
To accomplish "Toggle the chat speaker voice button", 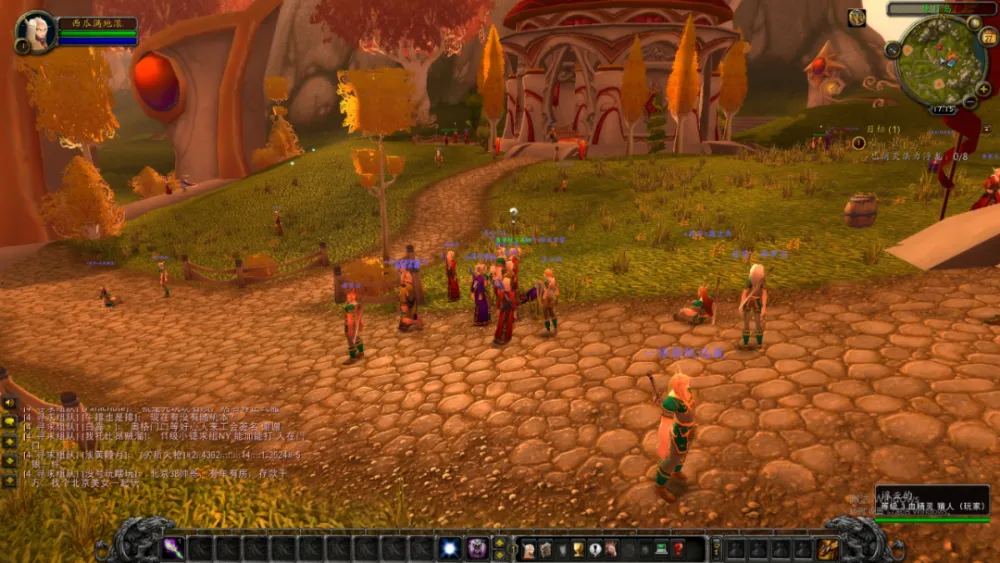I will (9, 404).
